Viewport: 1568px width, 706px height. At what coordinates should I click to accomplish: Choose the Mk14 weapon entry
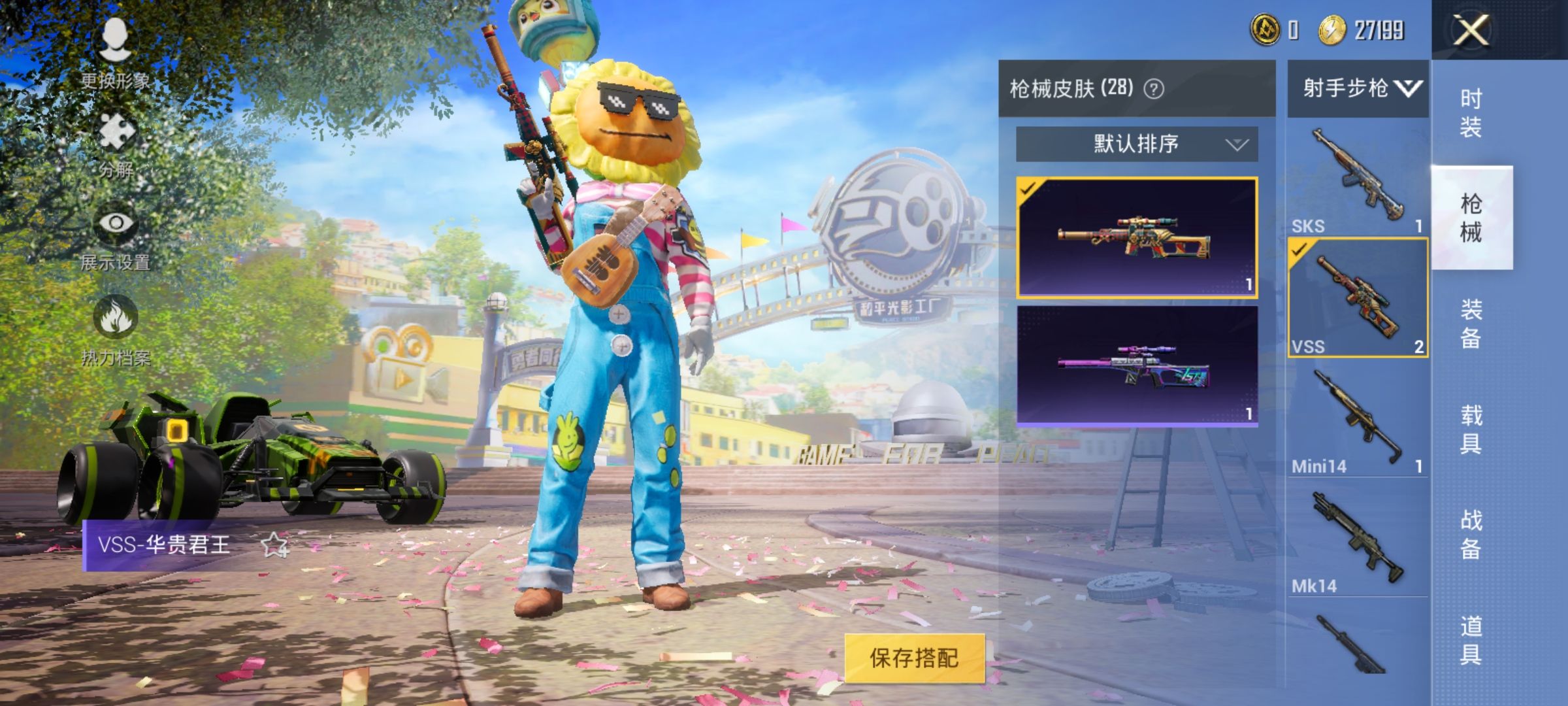(x=1357, y=539)
